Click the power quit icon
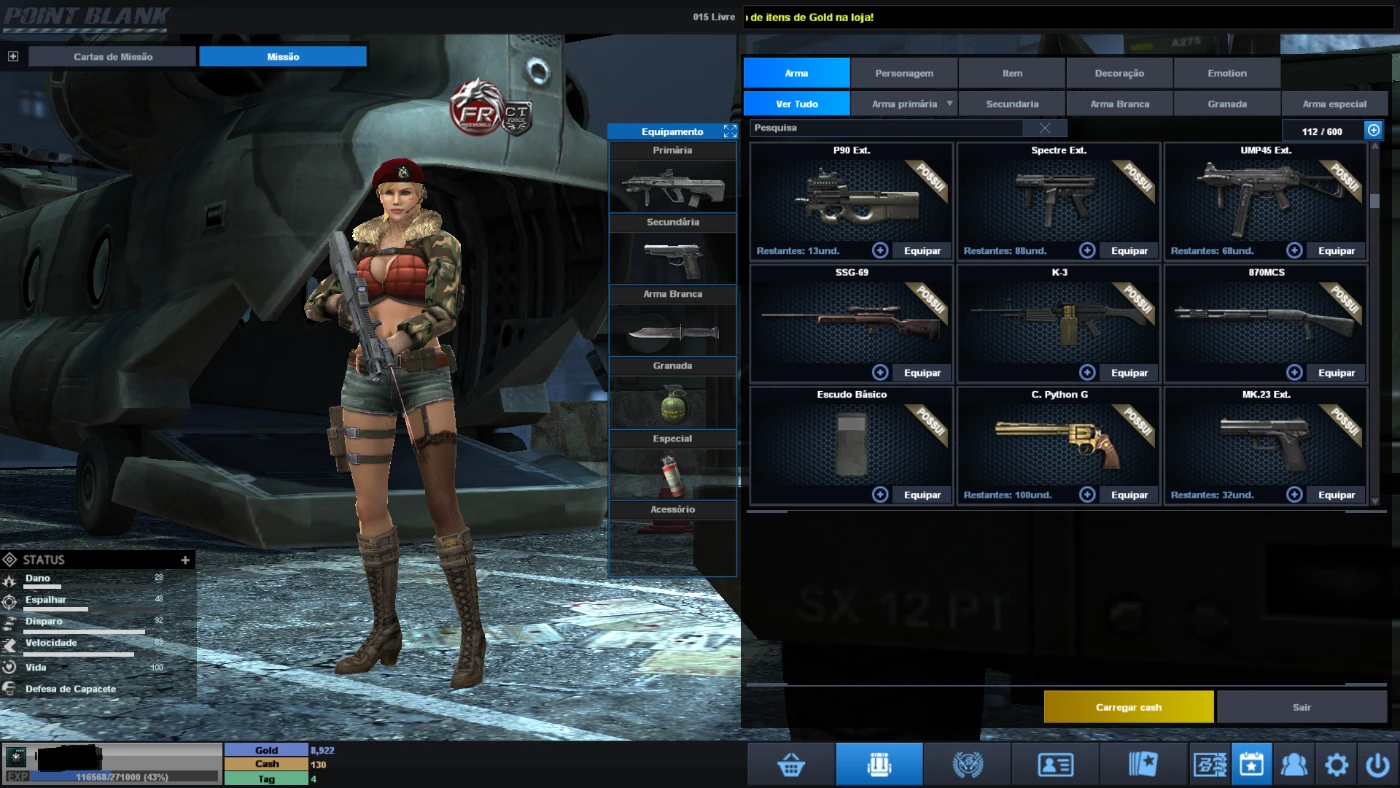 (1378, 765)
